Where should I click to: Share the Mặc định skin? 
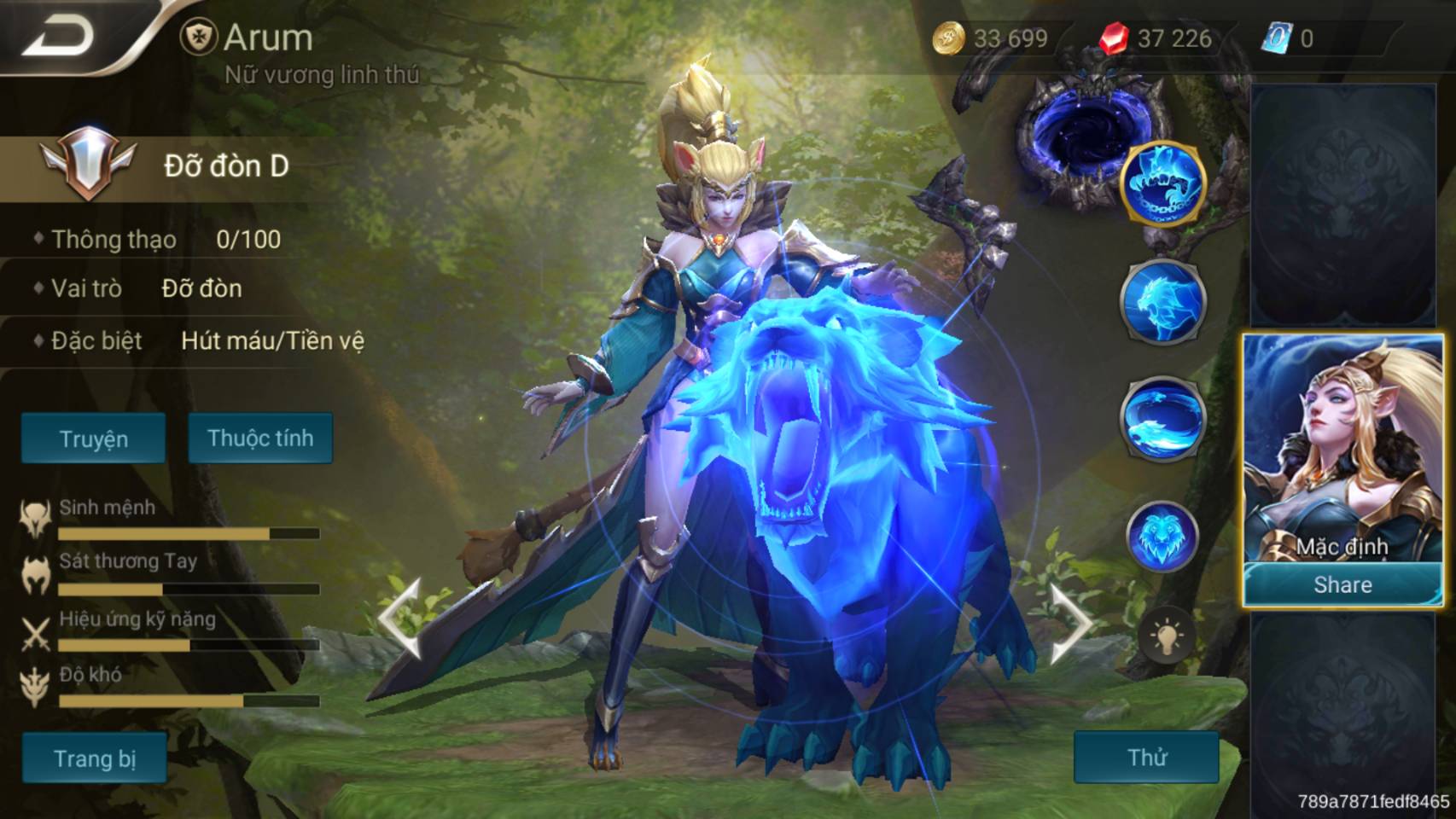1342,584
